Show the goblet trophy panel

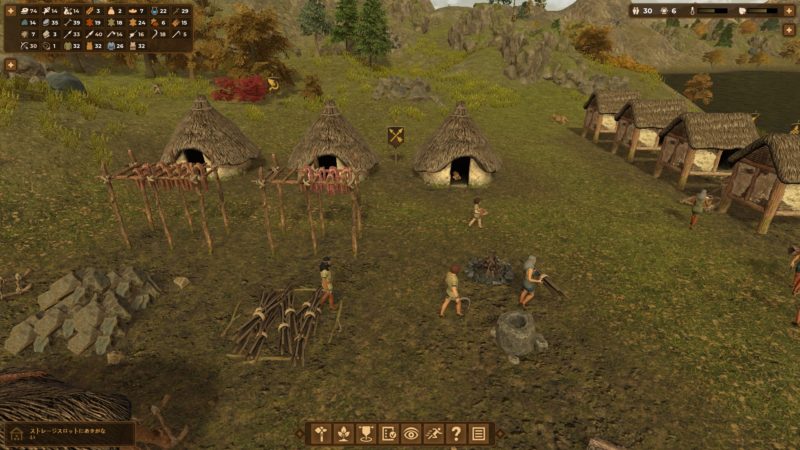coord(366,434)
